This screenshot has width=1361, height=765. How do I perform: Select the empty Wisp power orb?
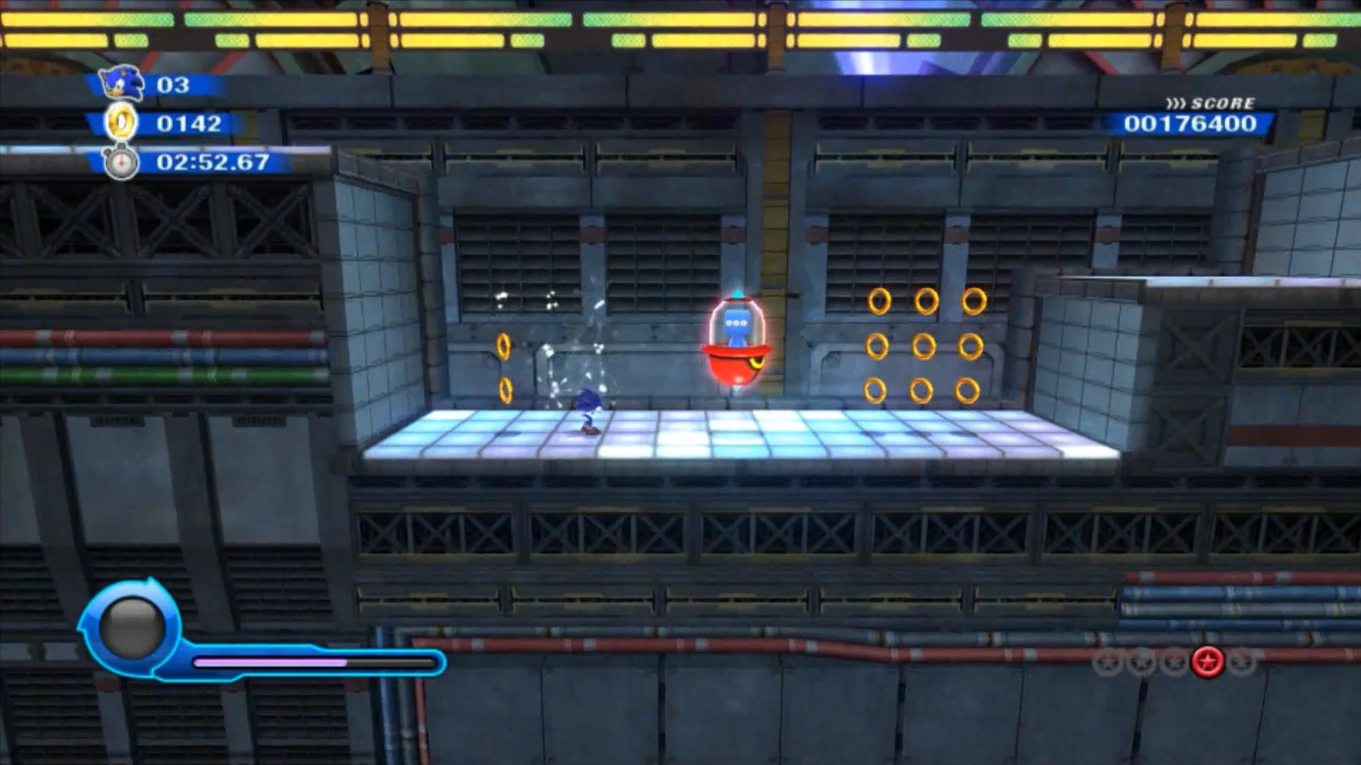click(131, 627)
